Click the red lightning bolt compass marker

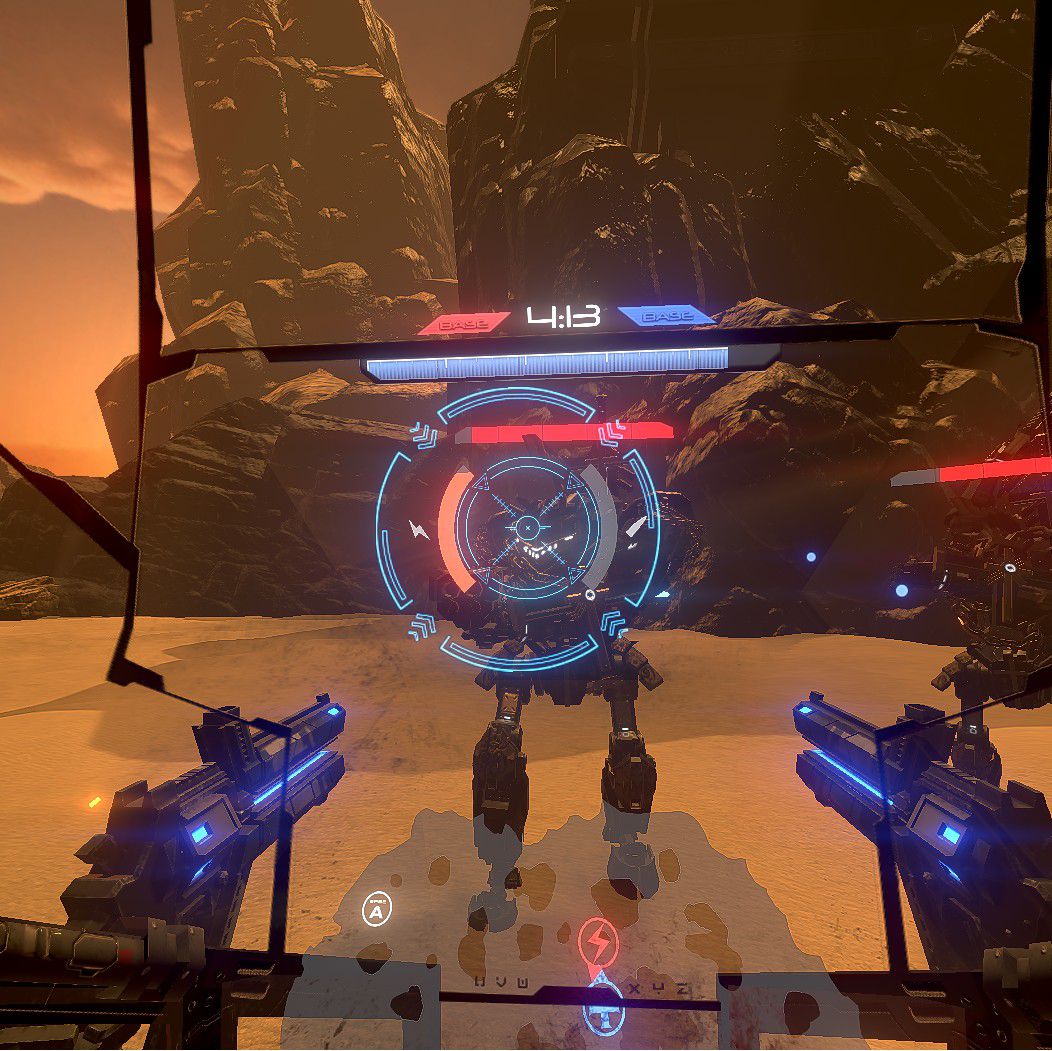point(598,942)
